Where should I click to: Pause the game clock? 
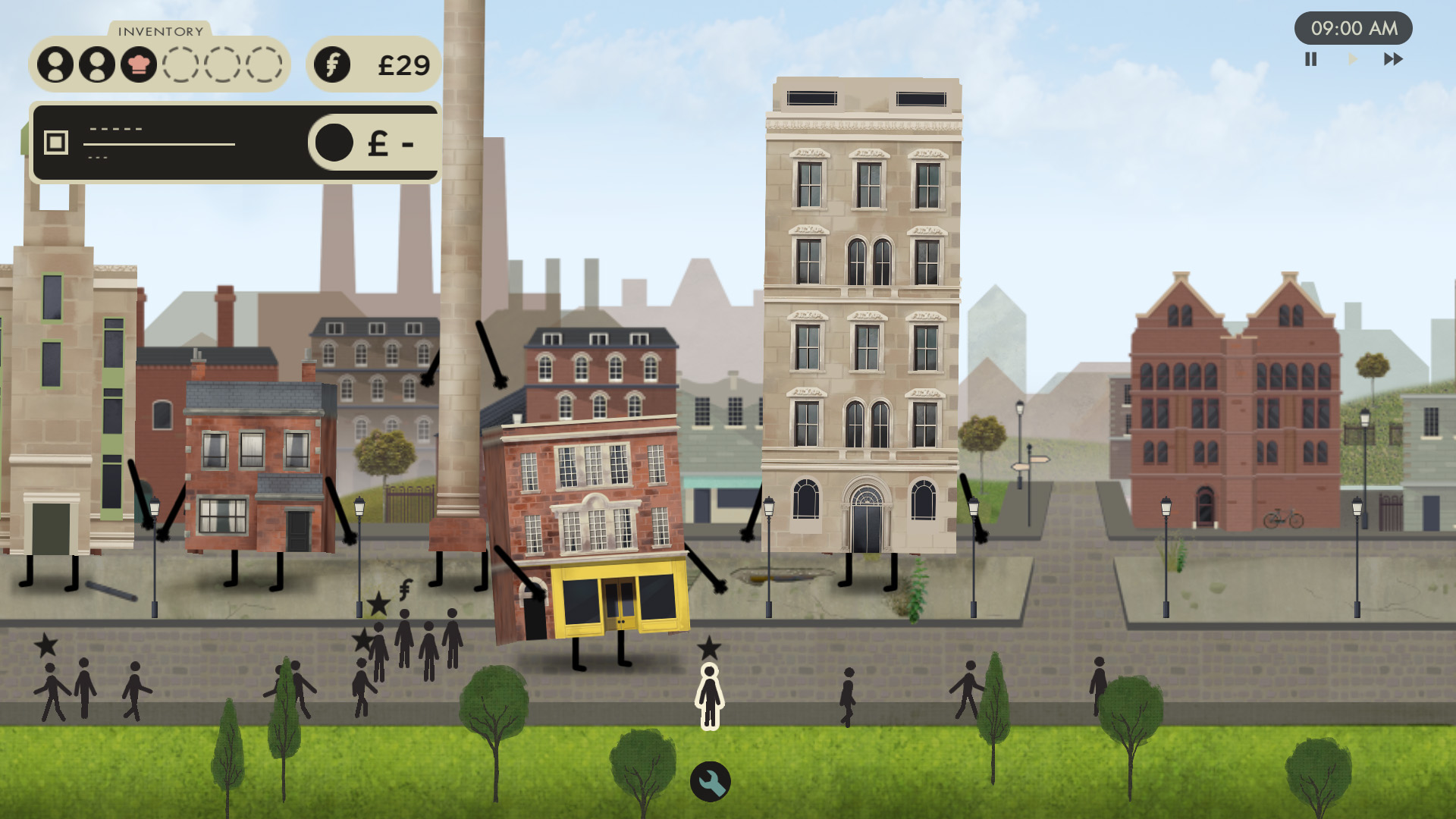click(x=1310, y=59)
